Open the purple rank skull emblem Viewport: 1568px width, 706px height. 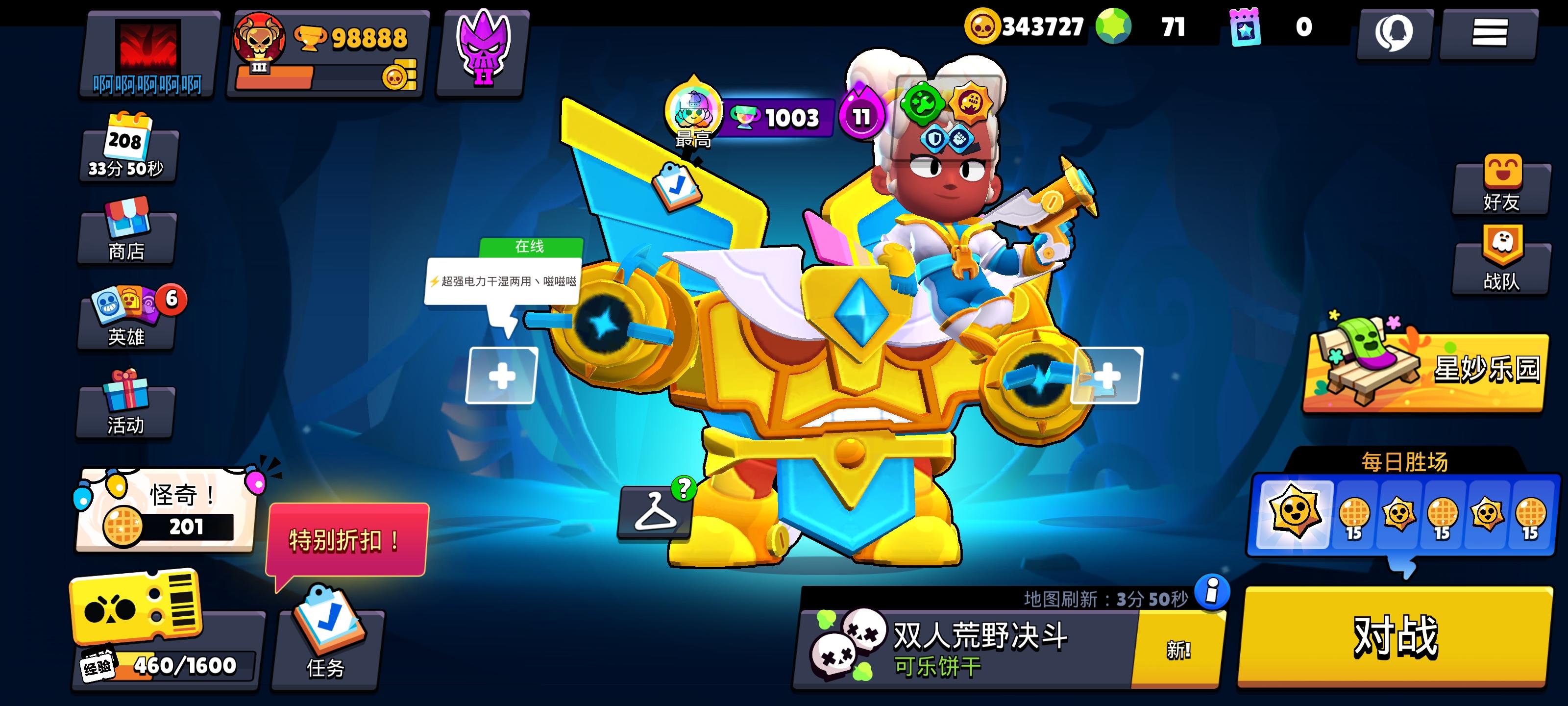[484, 52]
